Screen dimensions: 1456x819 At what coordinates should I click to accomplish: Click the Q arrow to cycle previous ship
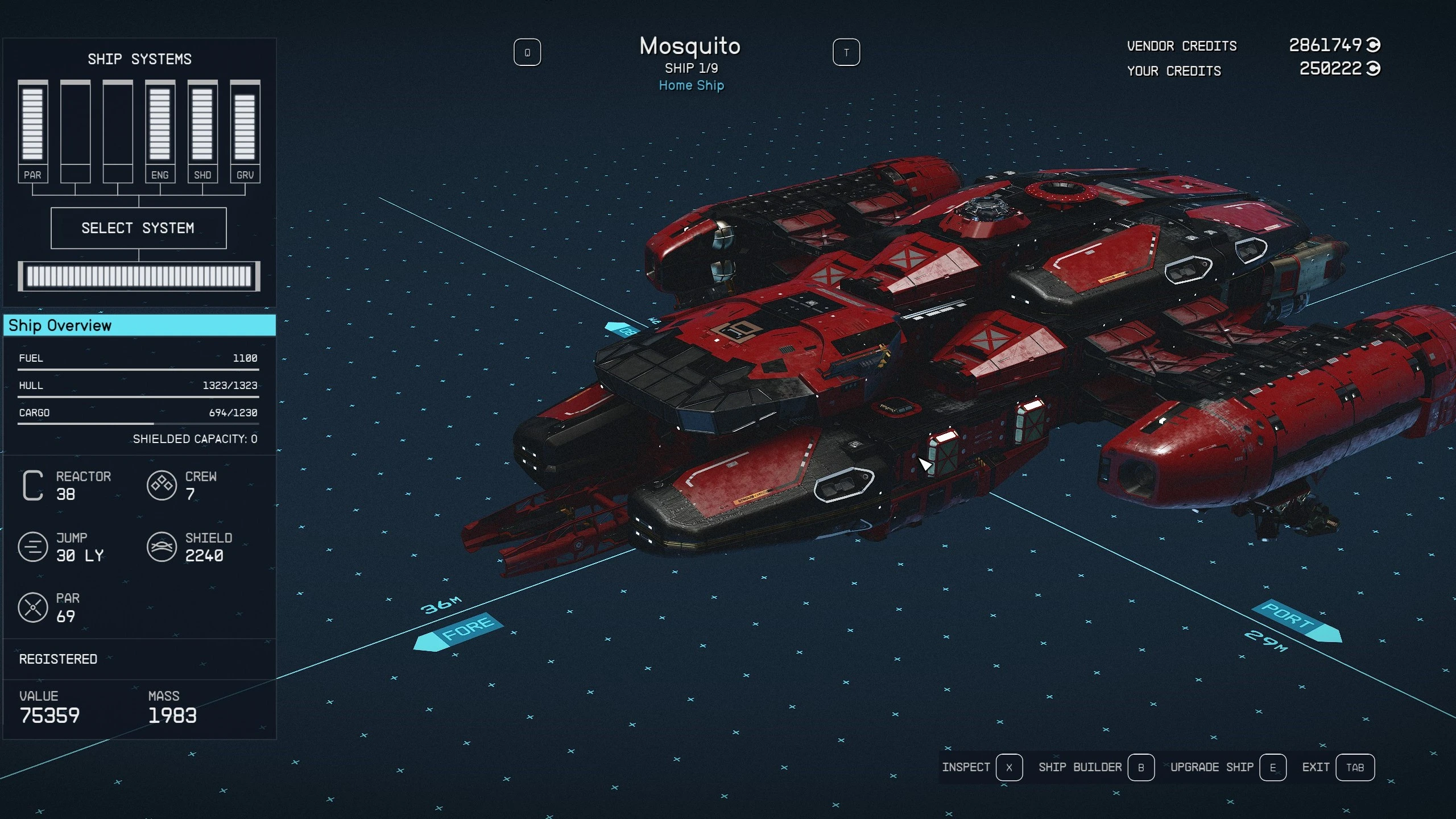click(528, 51)
